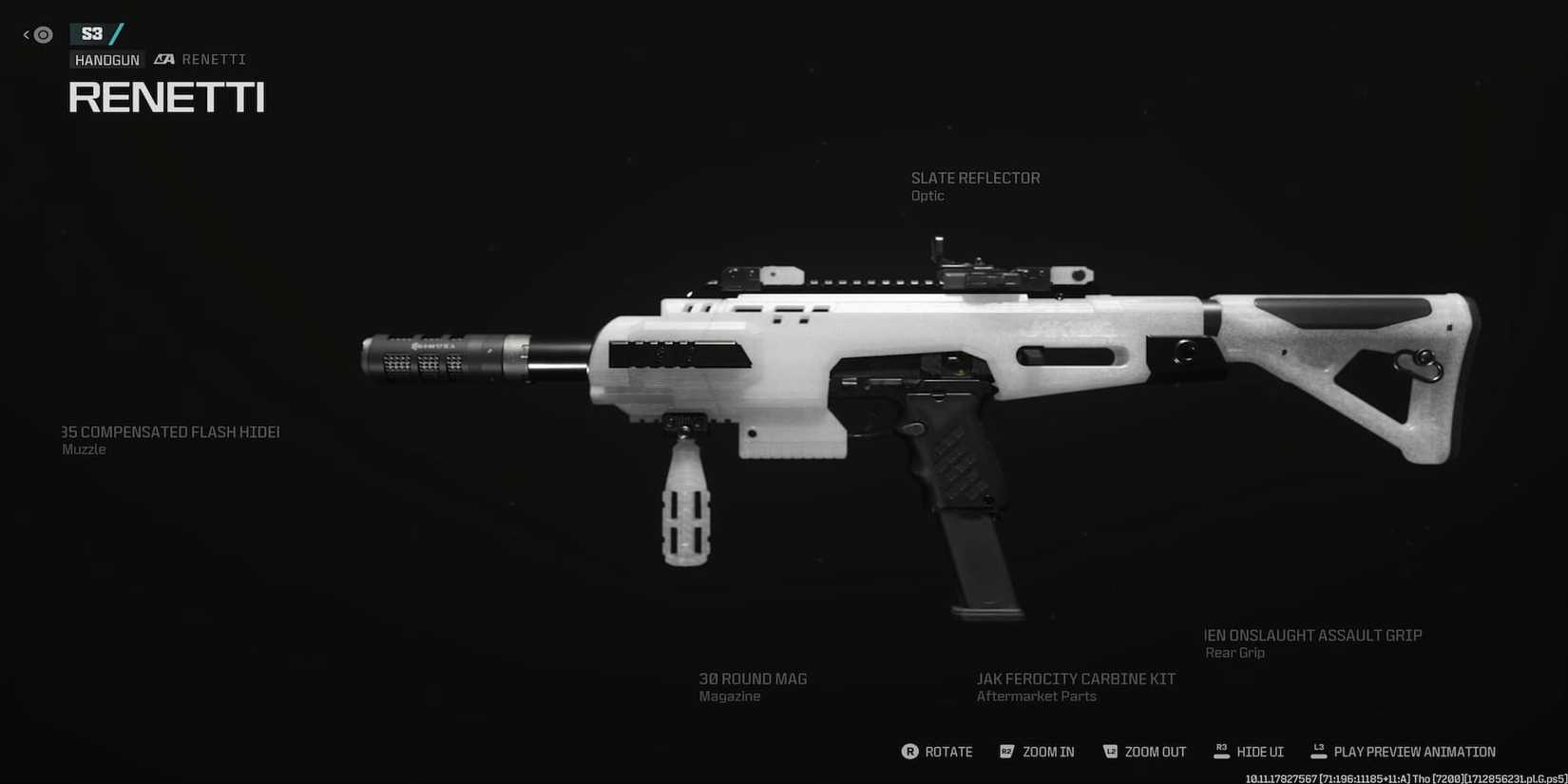1568x784 pixels.
Task: Click the eye-shaped icon in the top-left corner
Action: click(42, 34)
